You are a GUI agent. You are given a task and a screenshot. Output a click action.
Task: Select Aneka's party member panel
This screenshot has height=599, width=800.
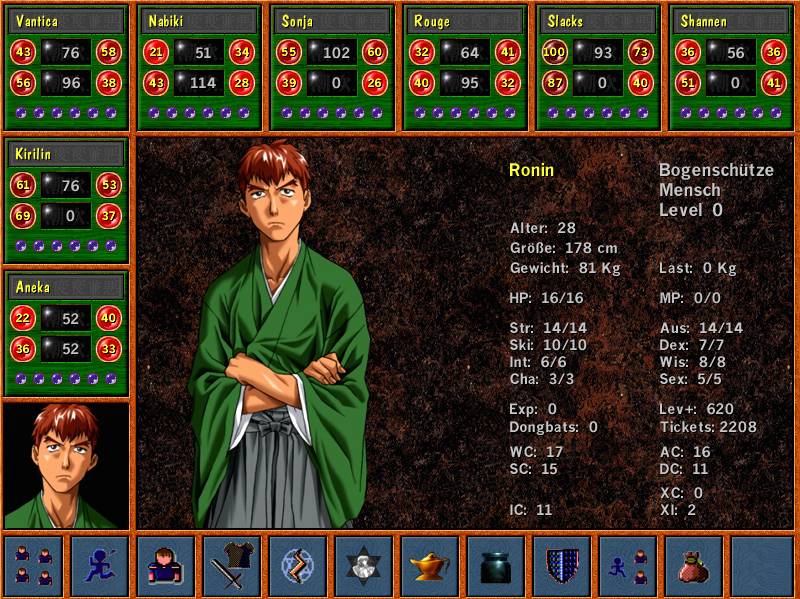point(66,333)
